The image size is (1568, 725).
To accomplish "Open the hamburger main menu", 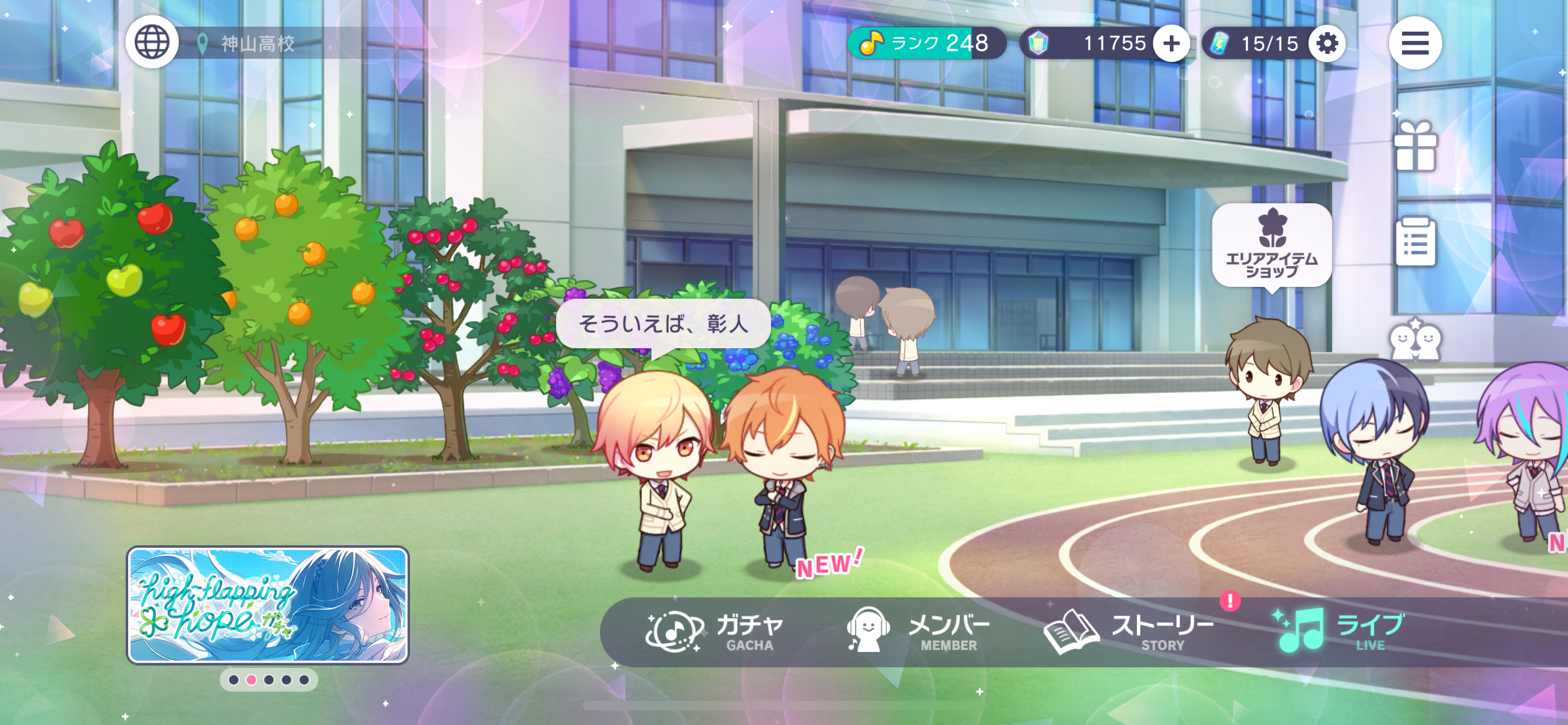I will (1415, 43).
